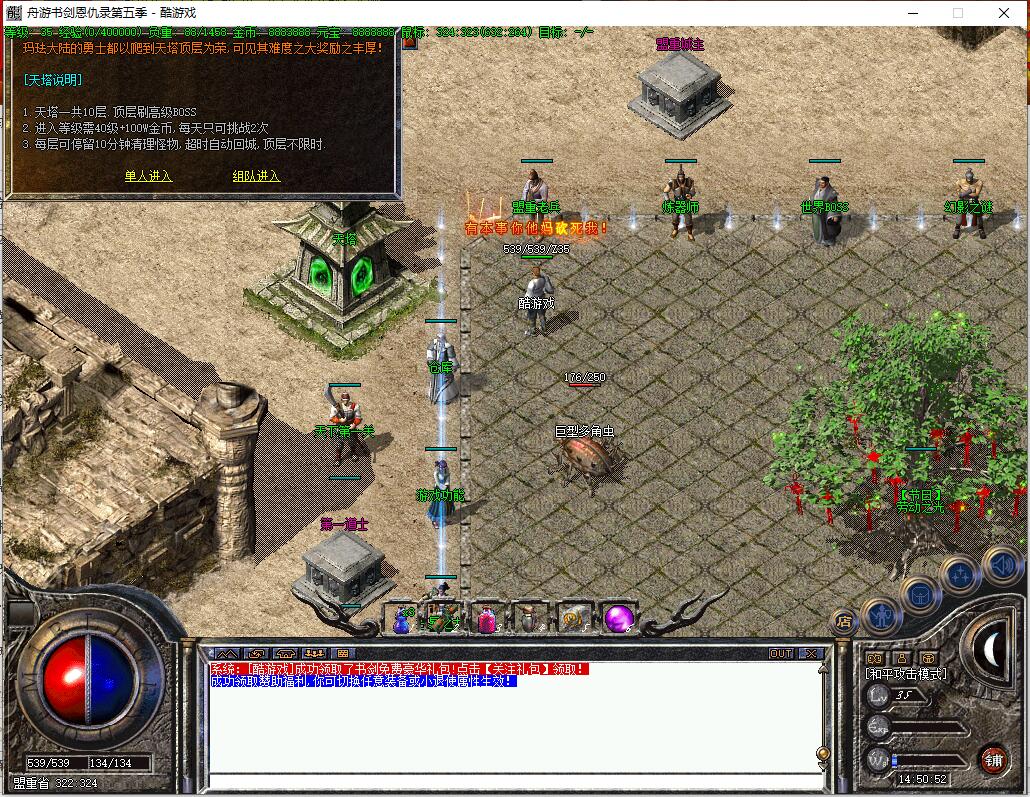Choose 单人进入 to enter the tower solo
The image size is (1030, 797).
[x=148, y=176]
